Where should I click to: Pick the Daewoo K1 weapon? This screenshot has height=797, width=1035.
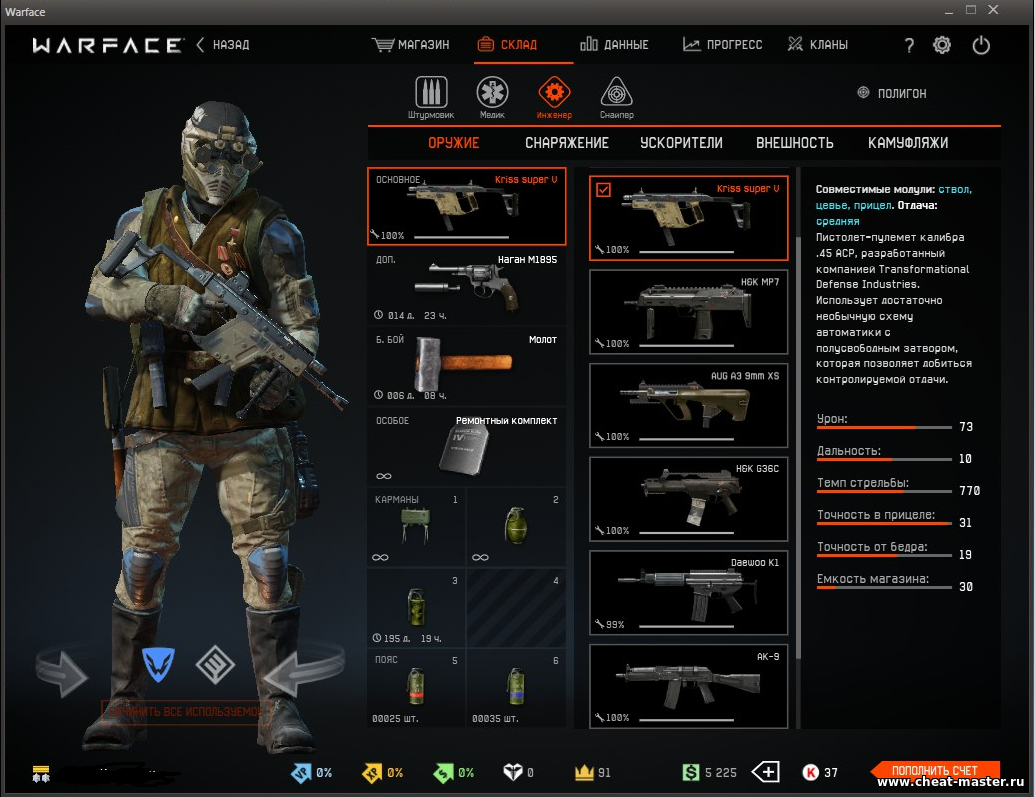point(689,592)
